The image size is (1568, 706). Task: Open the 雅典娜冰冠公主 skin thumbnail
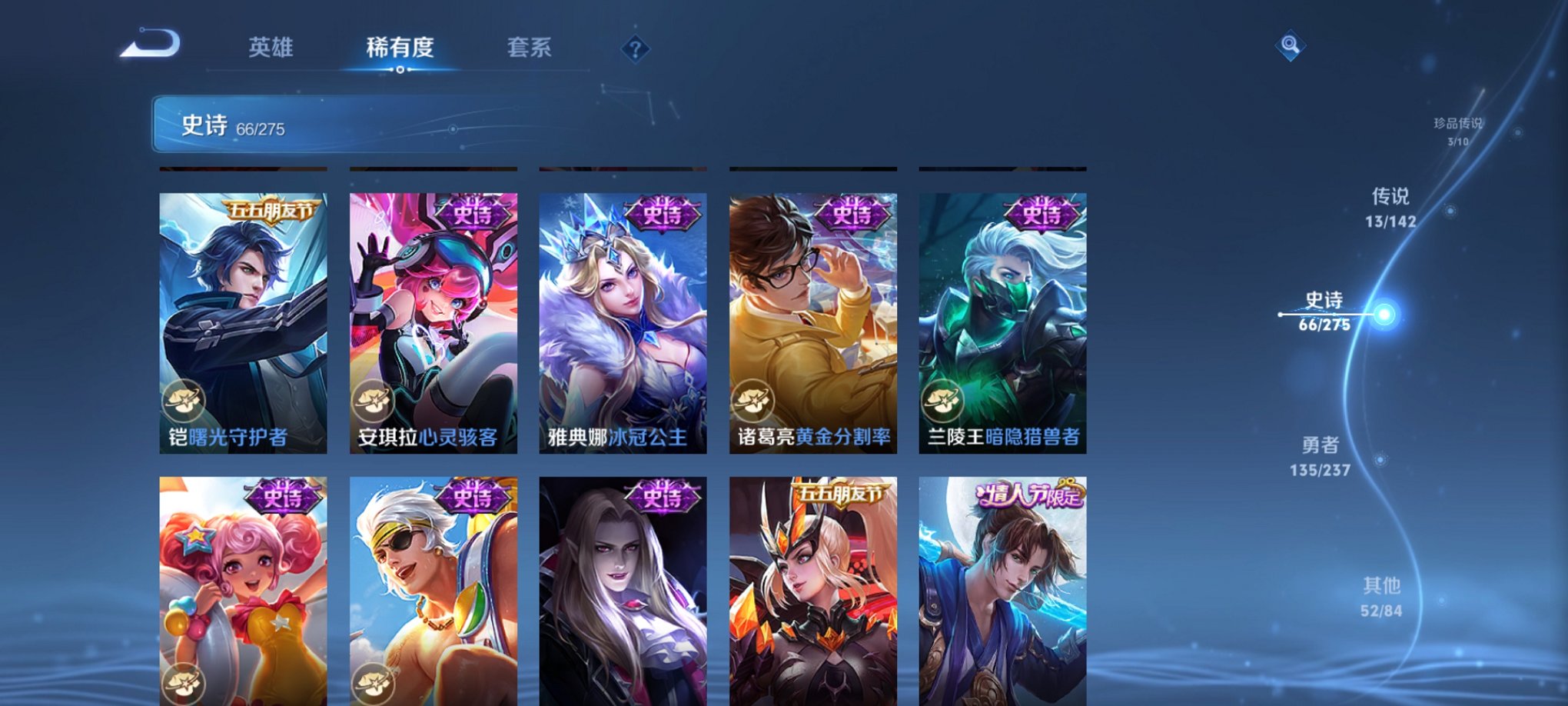(623, 323)
